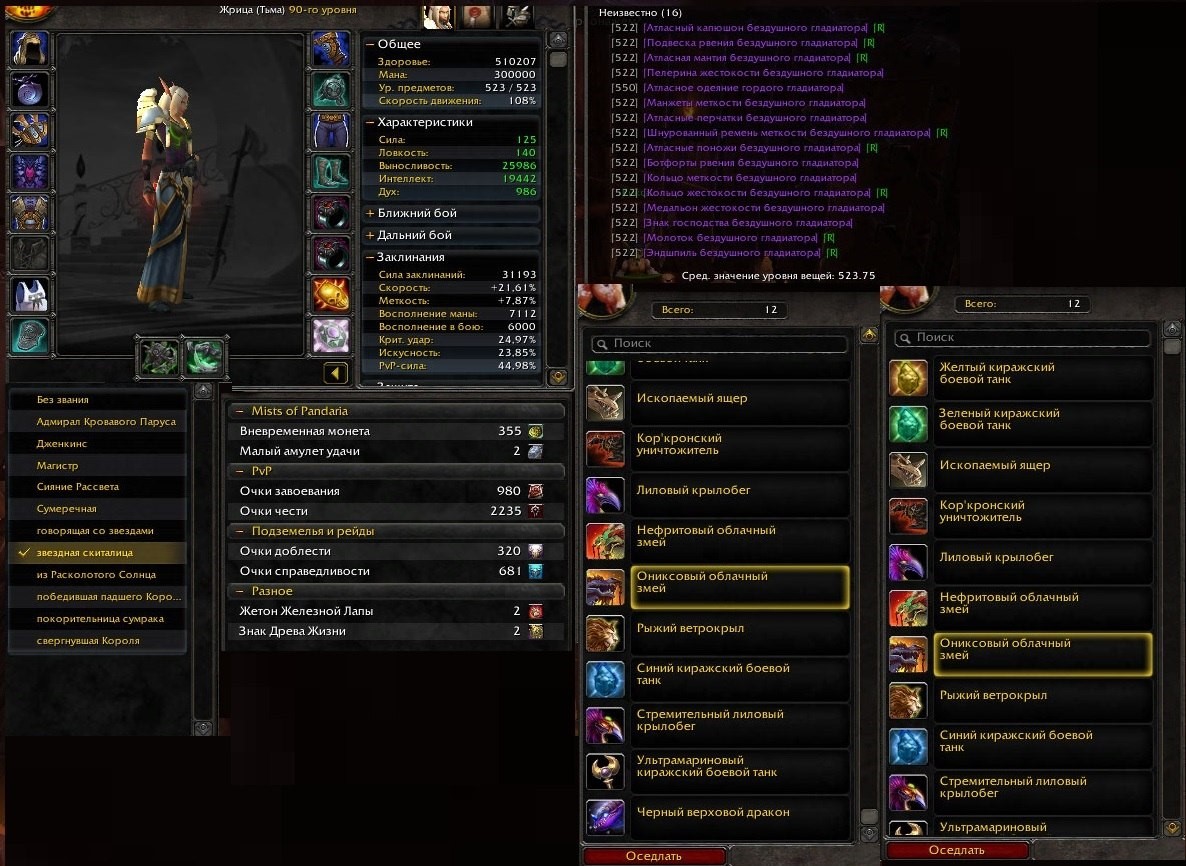Viewport: 1186px width, 866px height.
Task: Choose the Без звания title option
Action: click(x=57, y=400)
